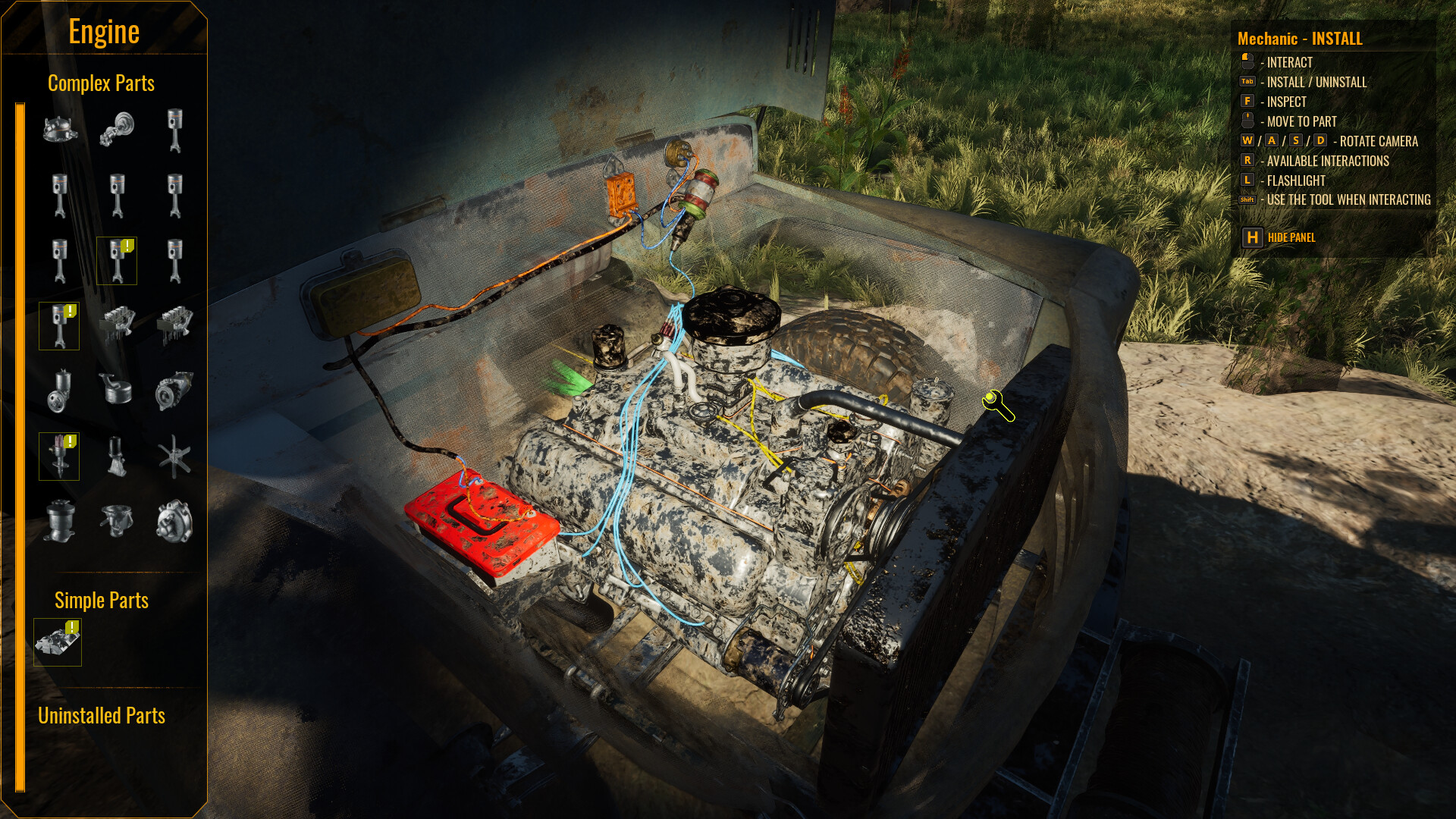Activate tool use with the Shift key icon
The image size is (1456, 819).
[1246, 199]
